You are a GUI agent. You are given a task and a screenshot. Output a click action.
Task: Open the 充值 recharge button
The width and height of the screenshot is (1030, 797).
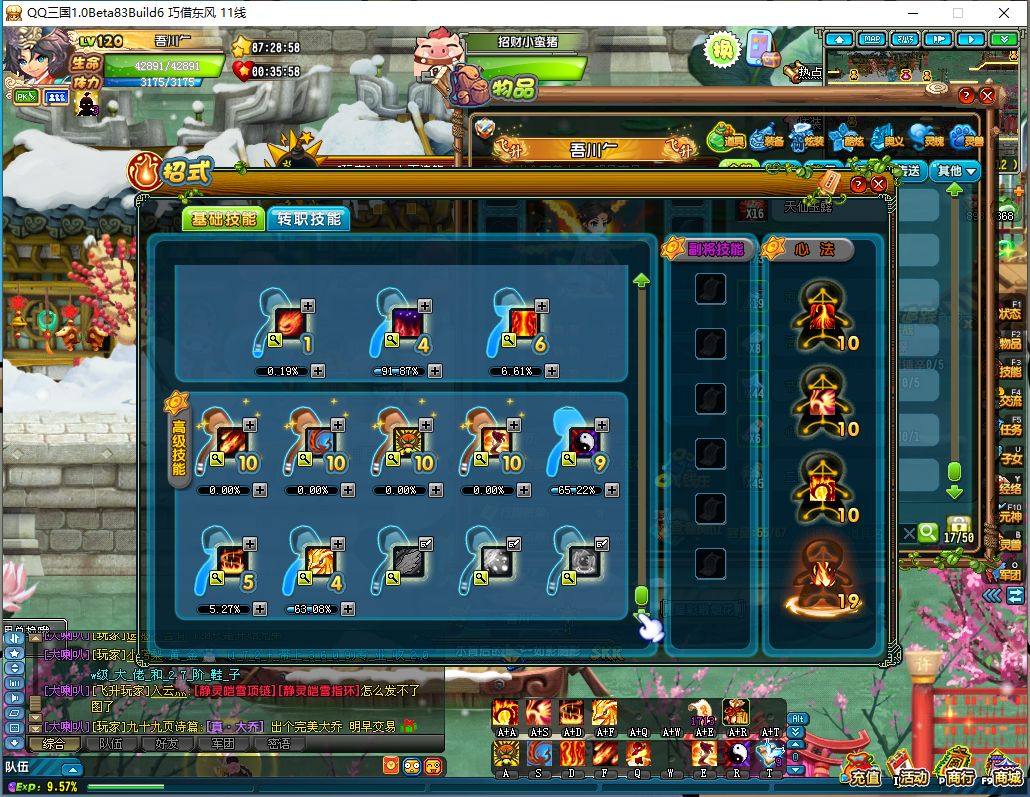(x=863, y=770)
